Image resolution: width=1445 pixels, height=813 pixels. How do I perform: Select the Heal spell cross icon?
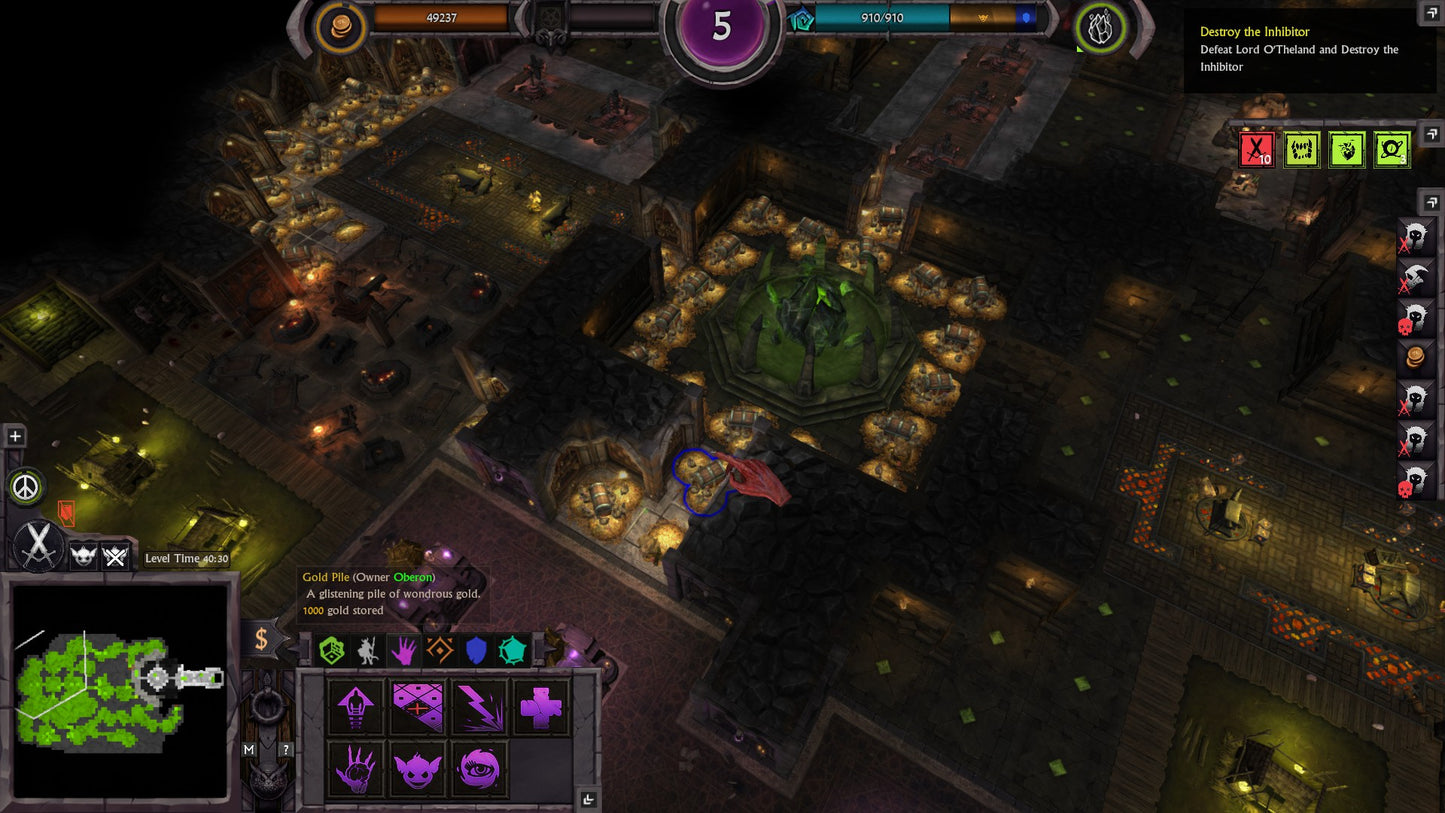(540, 708)
